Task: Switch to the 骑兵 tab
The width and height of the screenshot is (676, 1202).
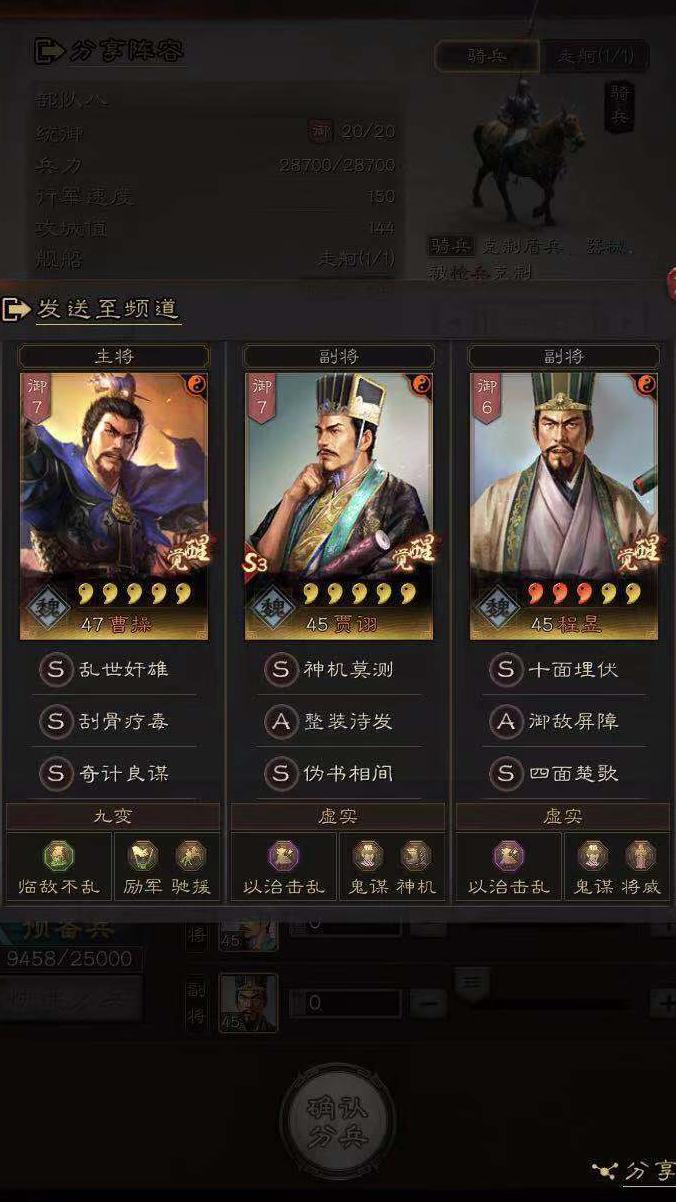Action: pyautogui.click(x=487, y=56)
